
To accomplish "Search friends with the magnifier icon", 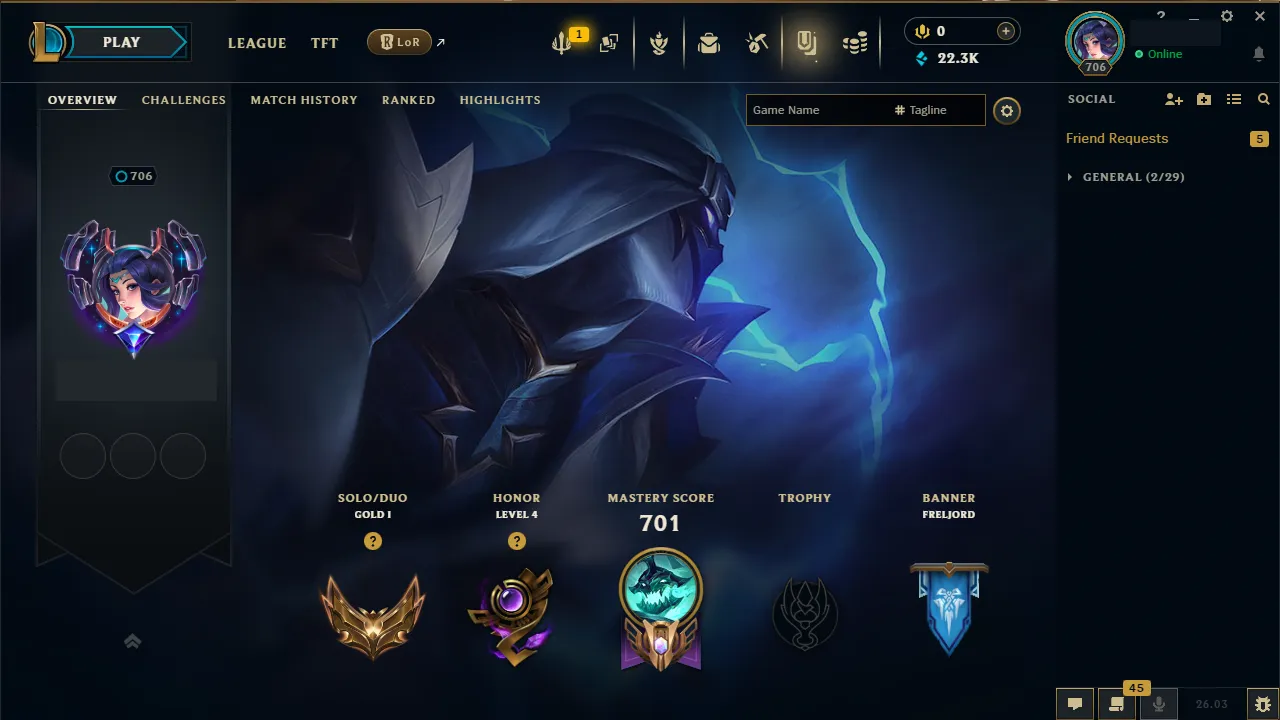I will click(1263, 99).
